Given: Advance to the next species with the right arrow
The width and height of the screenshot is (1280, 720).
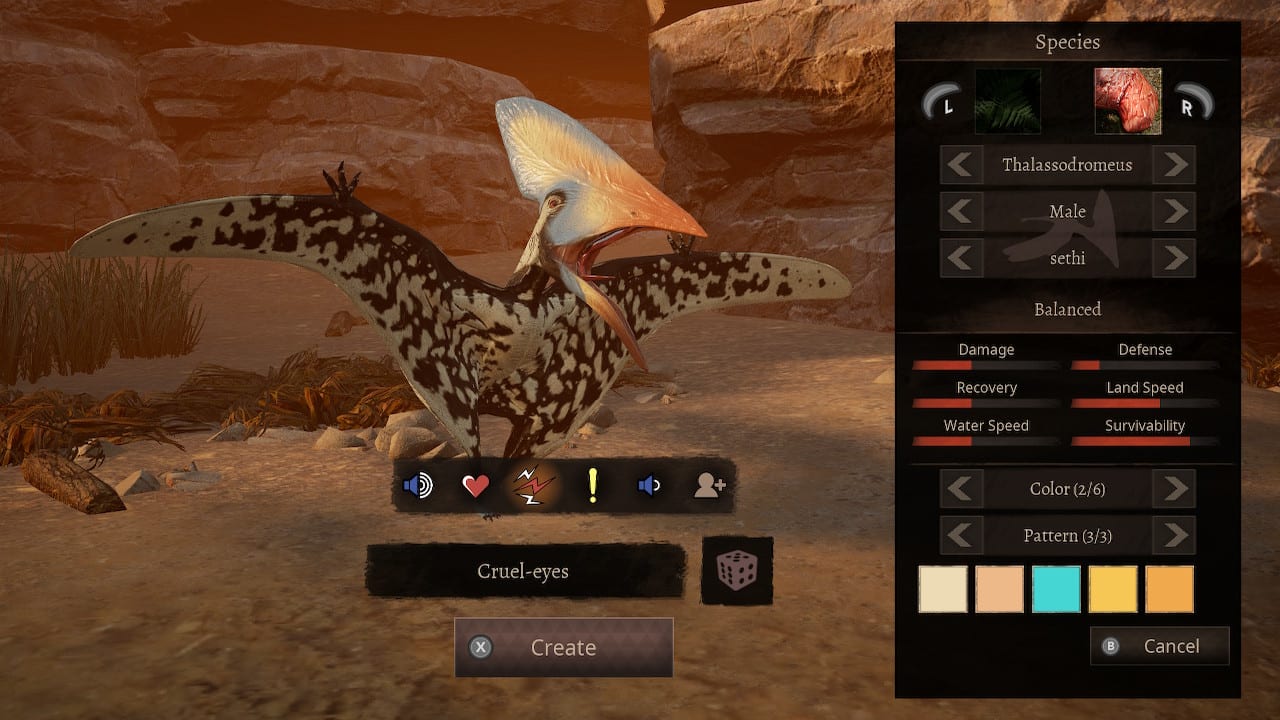Looking at the screenshot, I should (x=1174, y=165).
